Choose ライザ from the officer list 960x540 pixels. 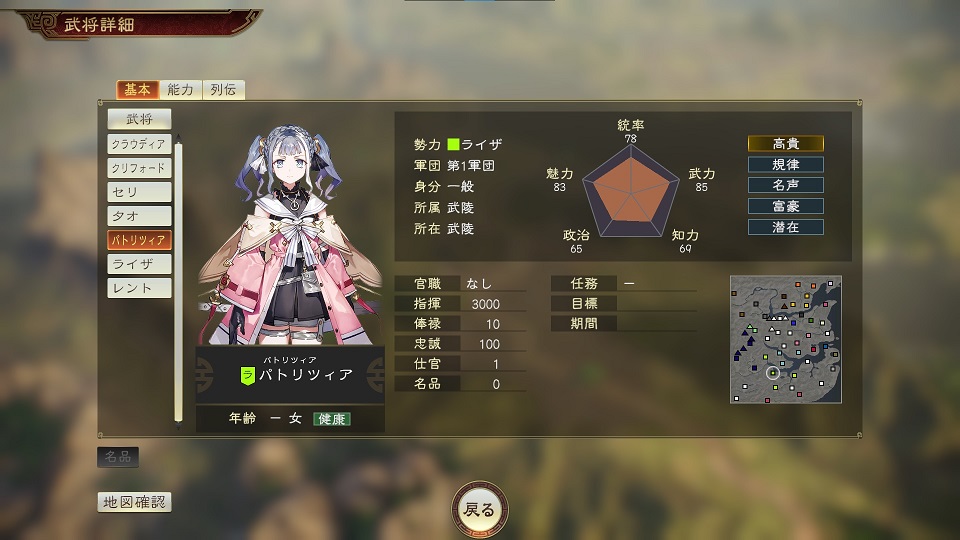coord(139,264)
